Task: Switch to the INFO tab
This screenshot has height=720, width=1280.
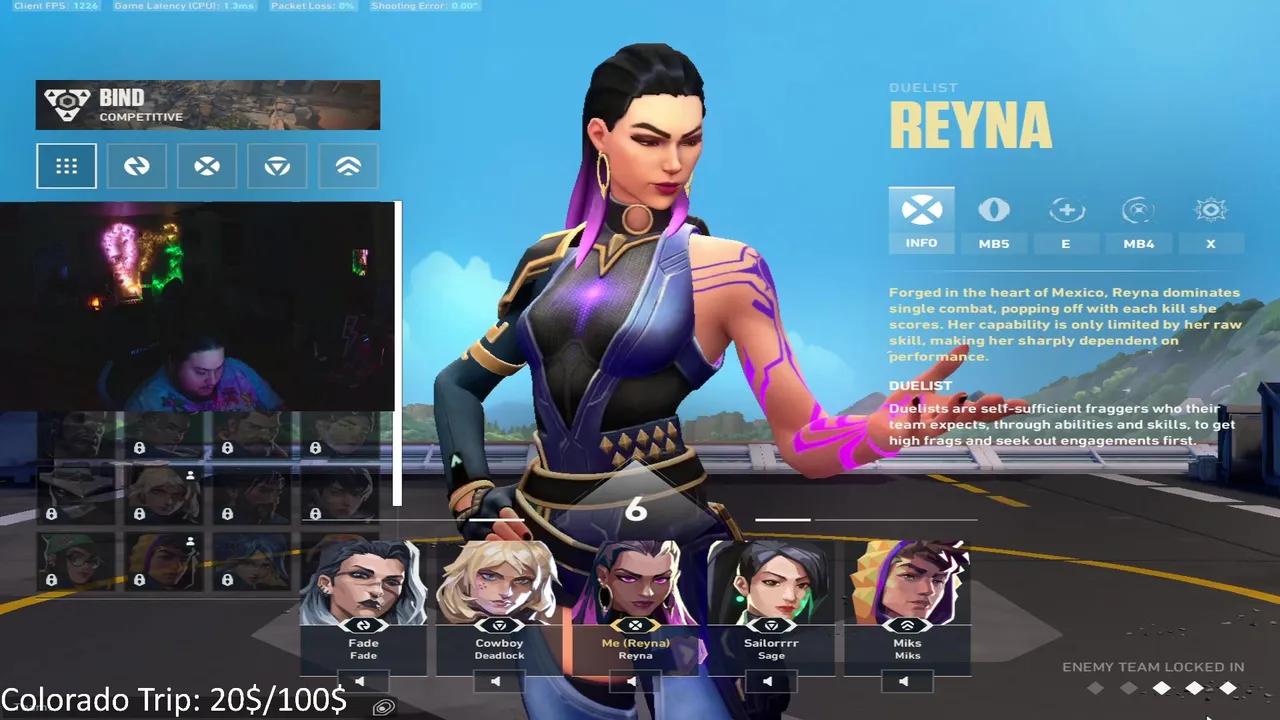Action: (921, 220)
